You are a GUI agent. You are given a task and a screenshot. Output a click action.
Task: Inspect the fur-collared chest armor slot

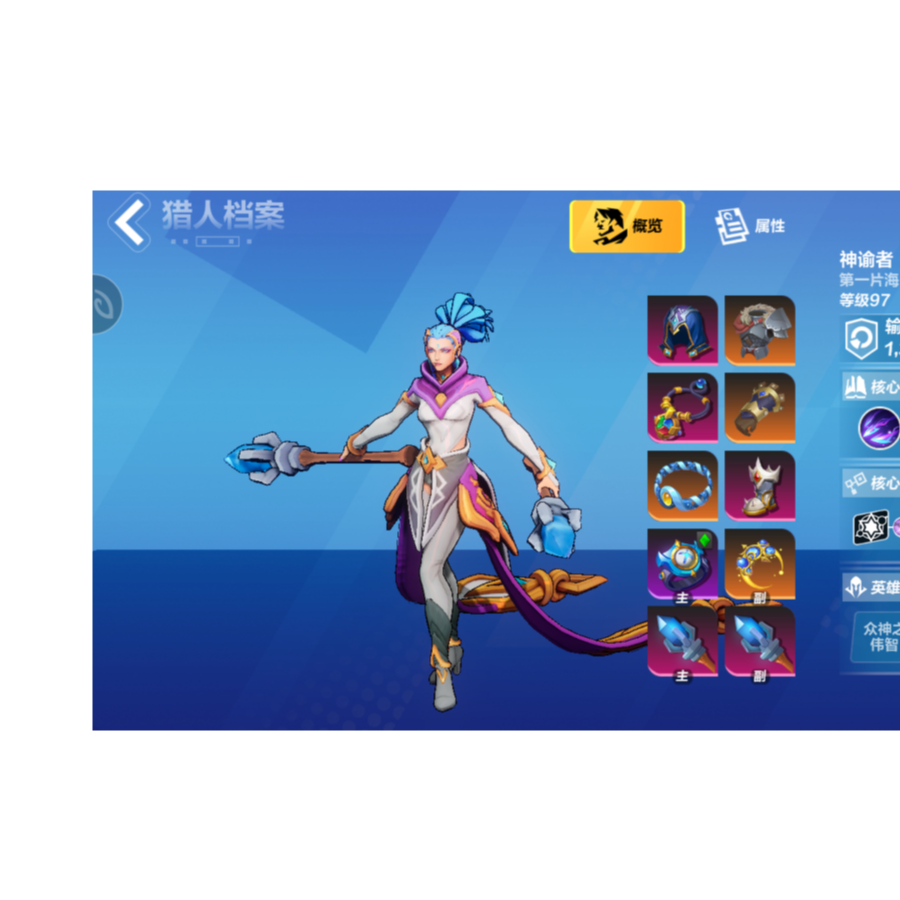(760, 330)
